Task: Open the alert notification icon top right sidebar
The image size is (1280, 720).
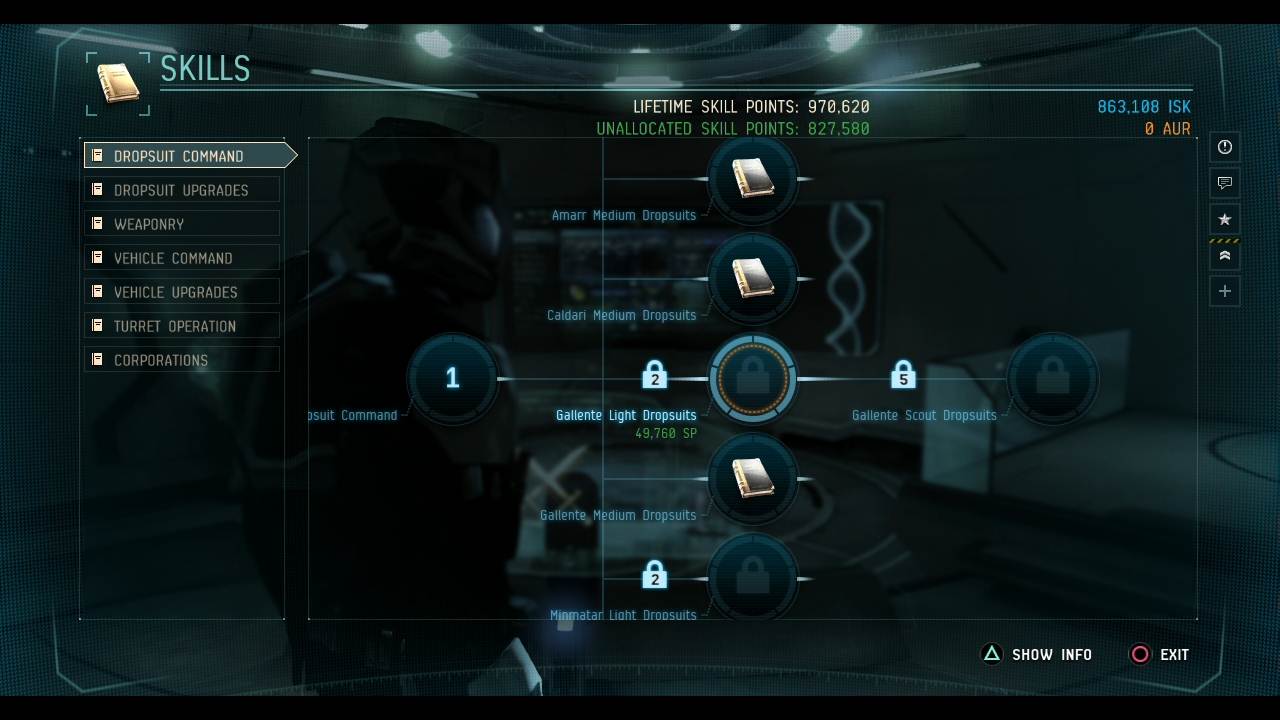Action: pyautogui.click(x=1224, y=147)
